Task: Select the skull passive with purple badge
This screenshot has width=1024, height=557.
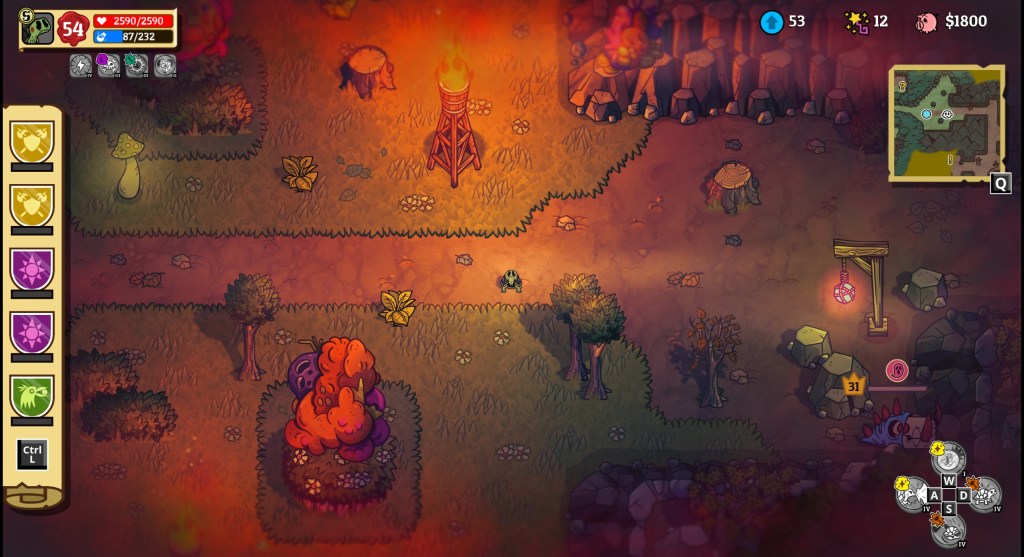Action: [x=108, y=65]
